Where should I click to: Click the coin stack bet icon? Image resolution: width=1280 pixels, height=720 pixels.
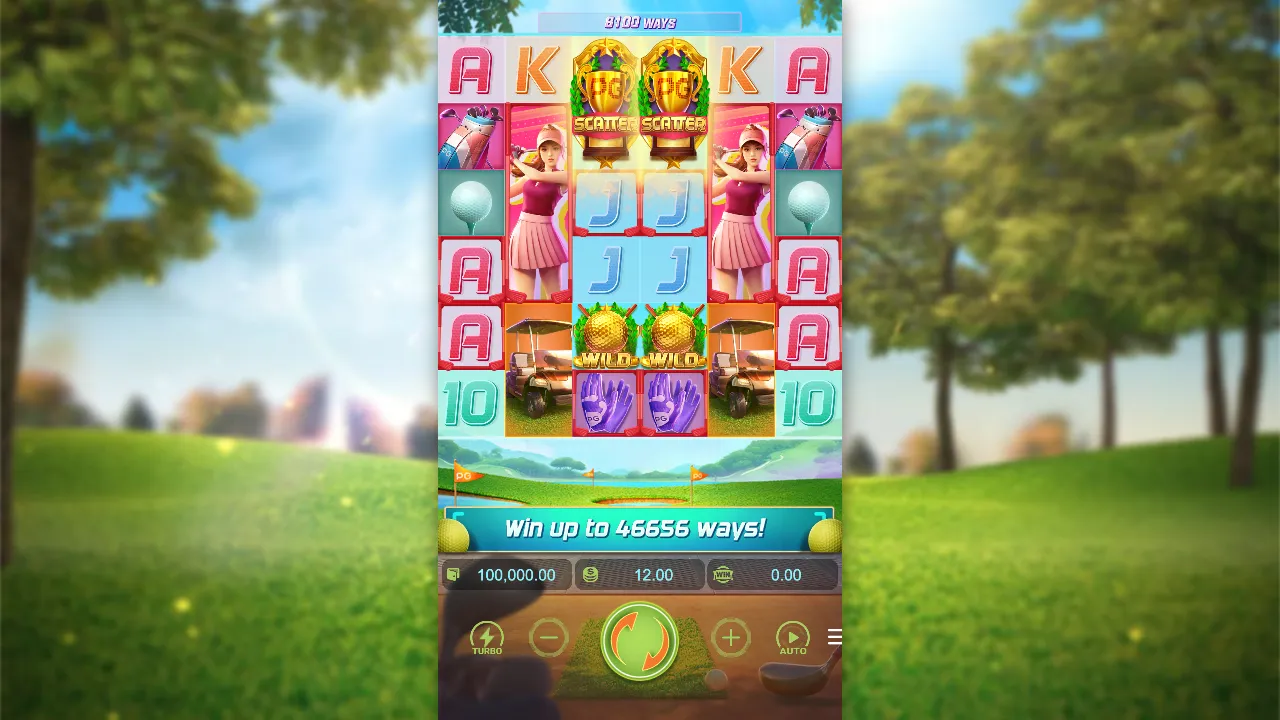coord(592,575)
